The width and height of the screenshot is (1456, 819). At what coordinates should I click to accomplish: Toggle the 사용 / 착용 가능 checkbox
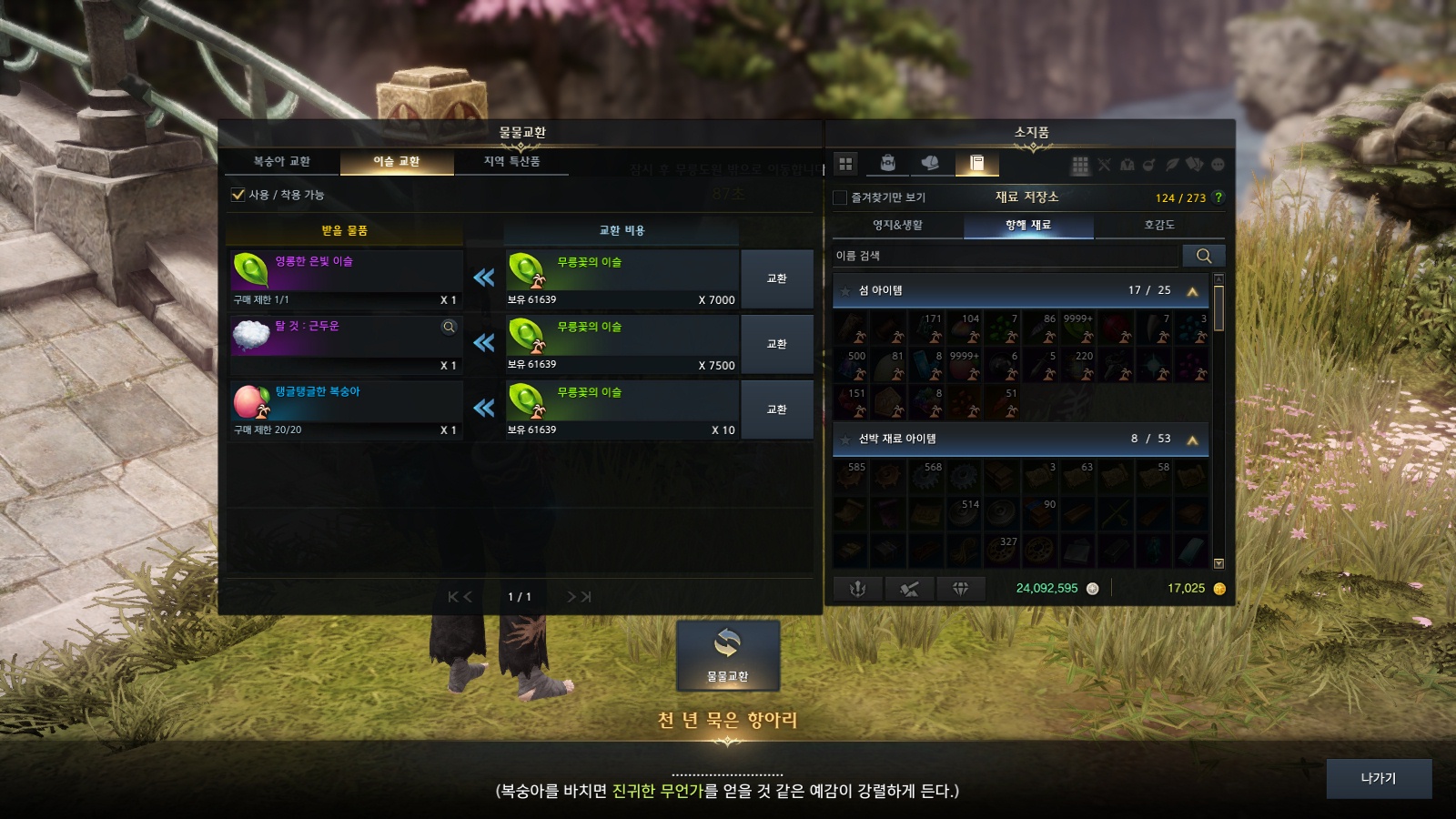pos(238,195)
